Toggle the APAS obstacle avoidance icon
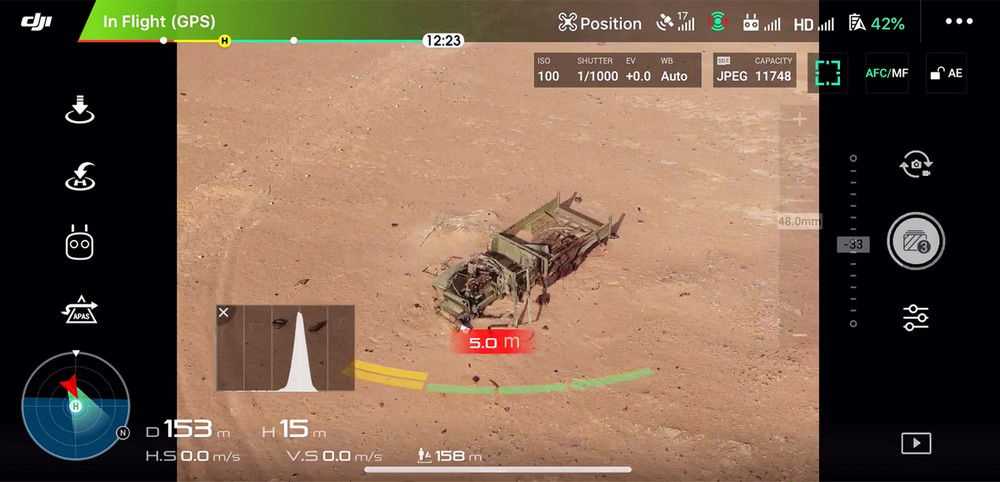The image size is (1000, 482). tap(79, 310)
